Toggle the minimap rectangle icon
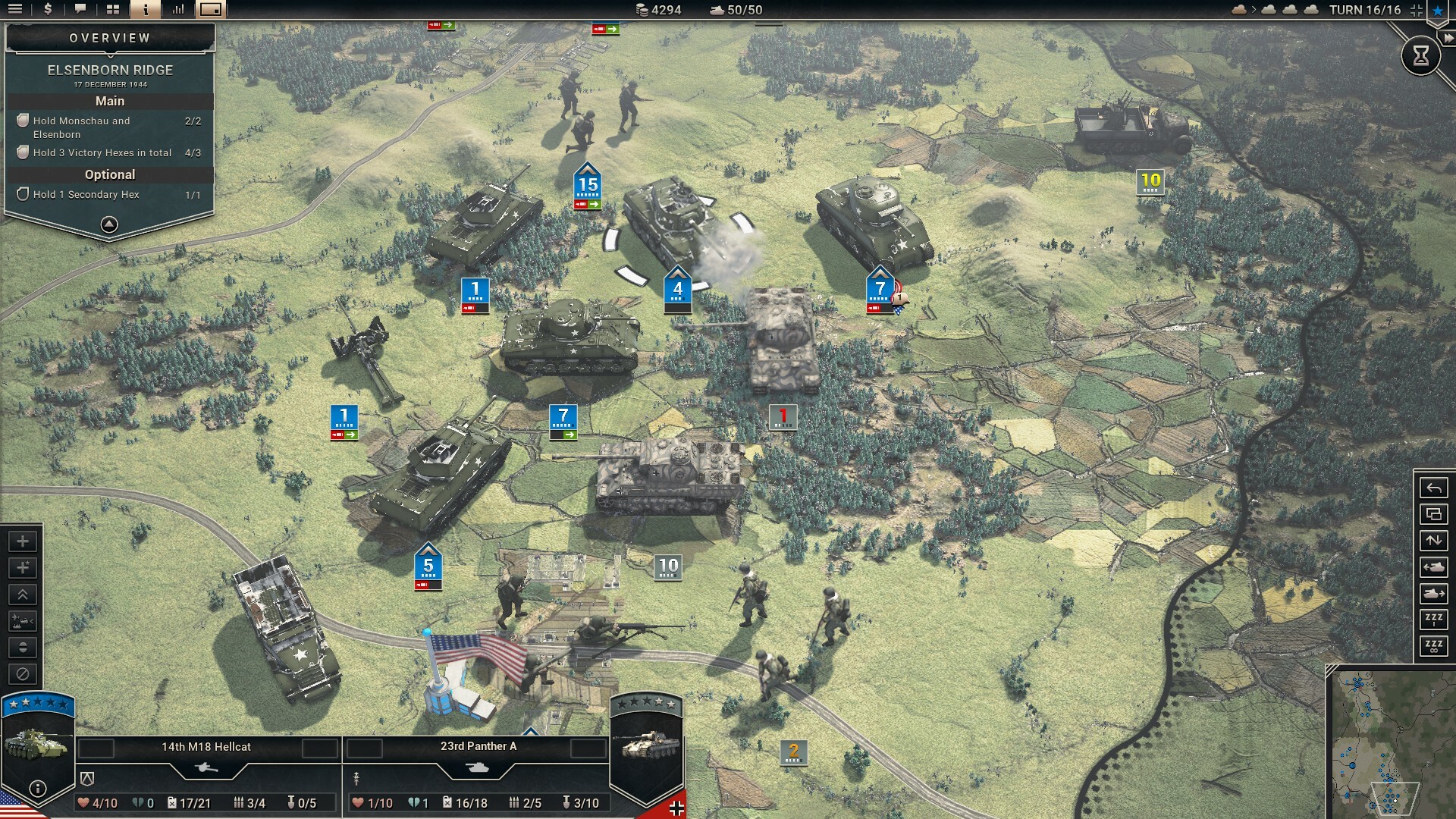 click(x=210, y=10)
